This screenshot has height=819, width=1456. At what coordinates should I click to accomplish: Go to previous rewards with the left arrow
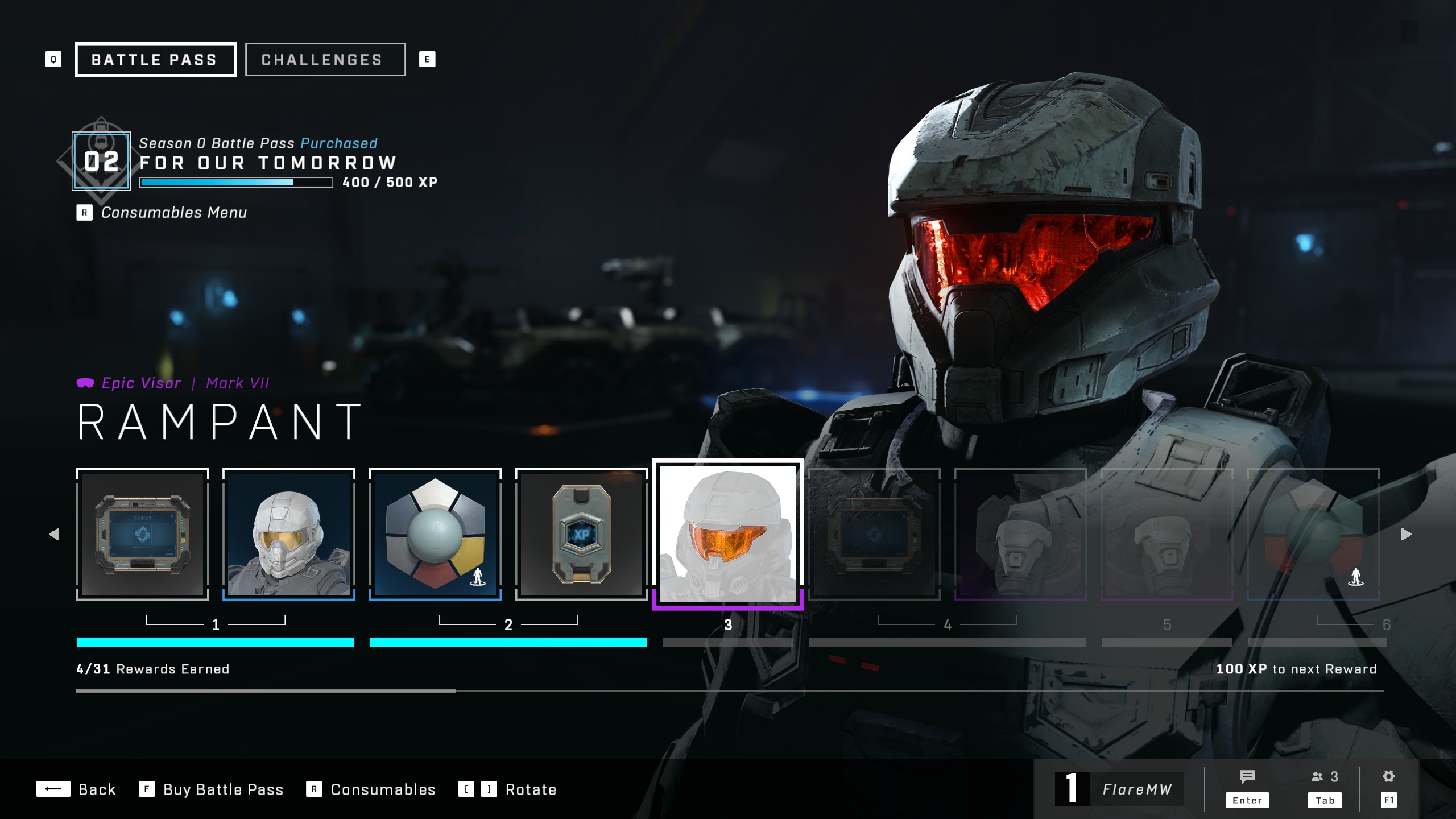(55, 534)
